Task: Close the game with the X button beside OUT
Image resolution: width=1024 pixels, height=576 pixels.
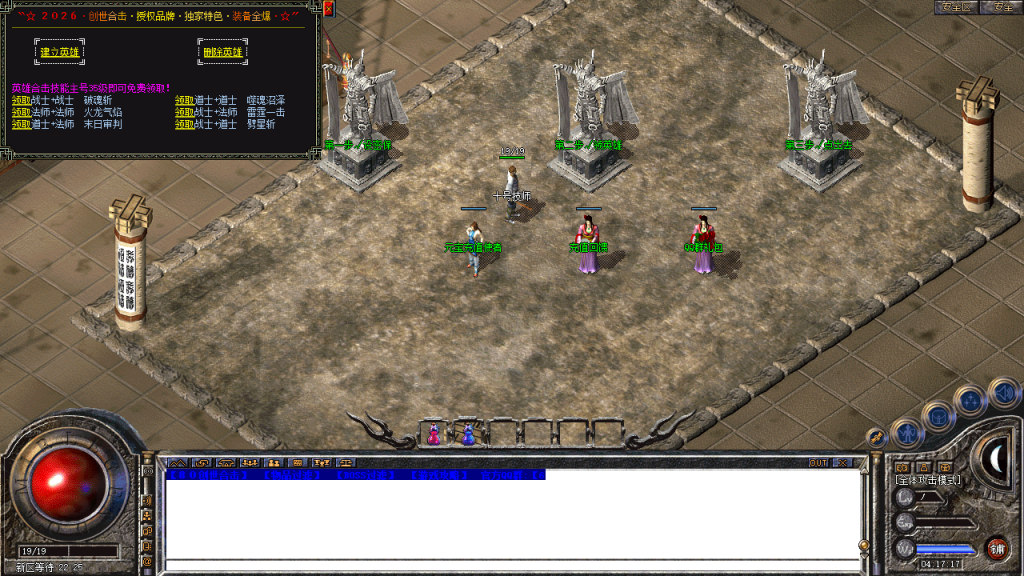Action: [x=841, y=463]
